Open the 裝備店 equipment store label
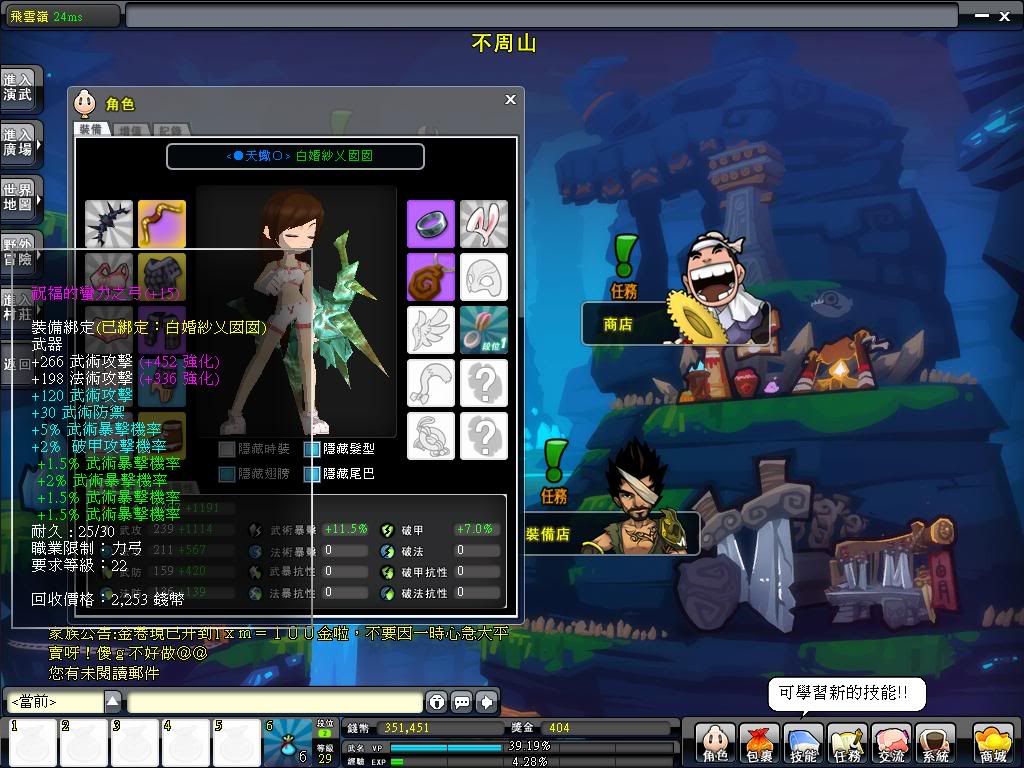Viewport: 1024px width, 768px height. (548, 535)
